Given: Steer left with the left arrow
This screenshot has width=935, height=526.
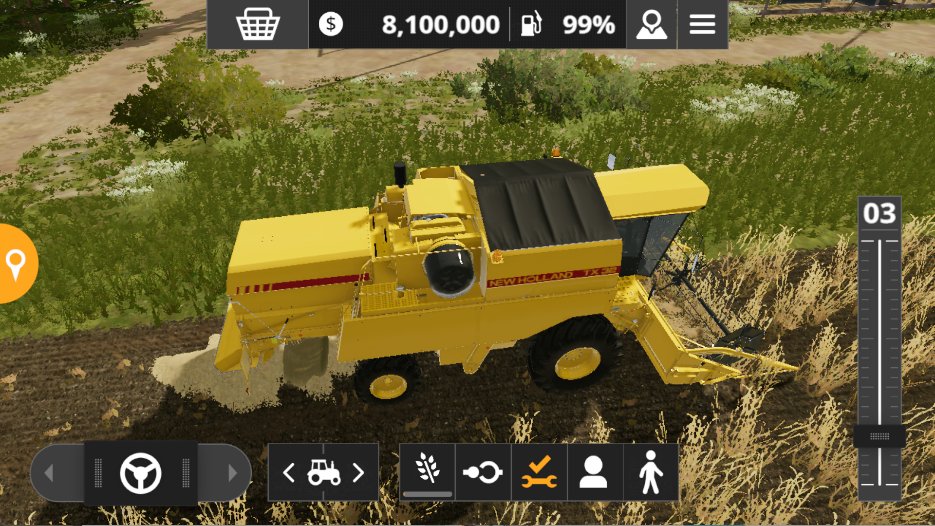Looking at the screenshot, I should pos(48,473).
